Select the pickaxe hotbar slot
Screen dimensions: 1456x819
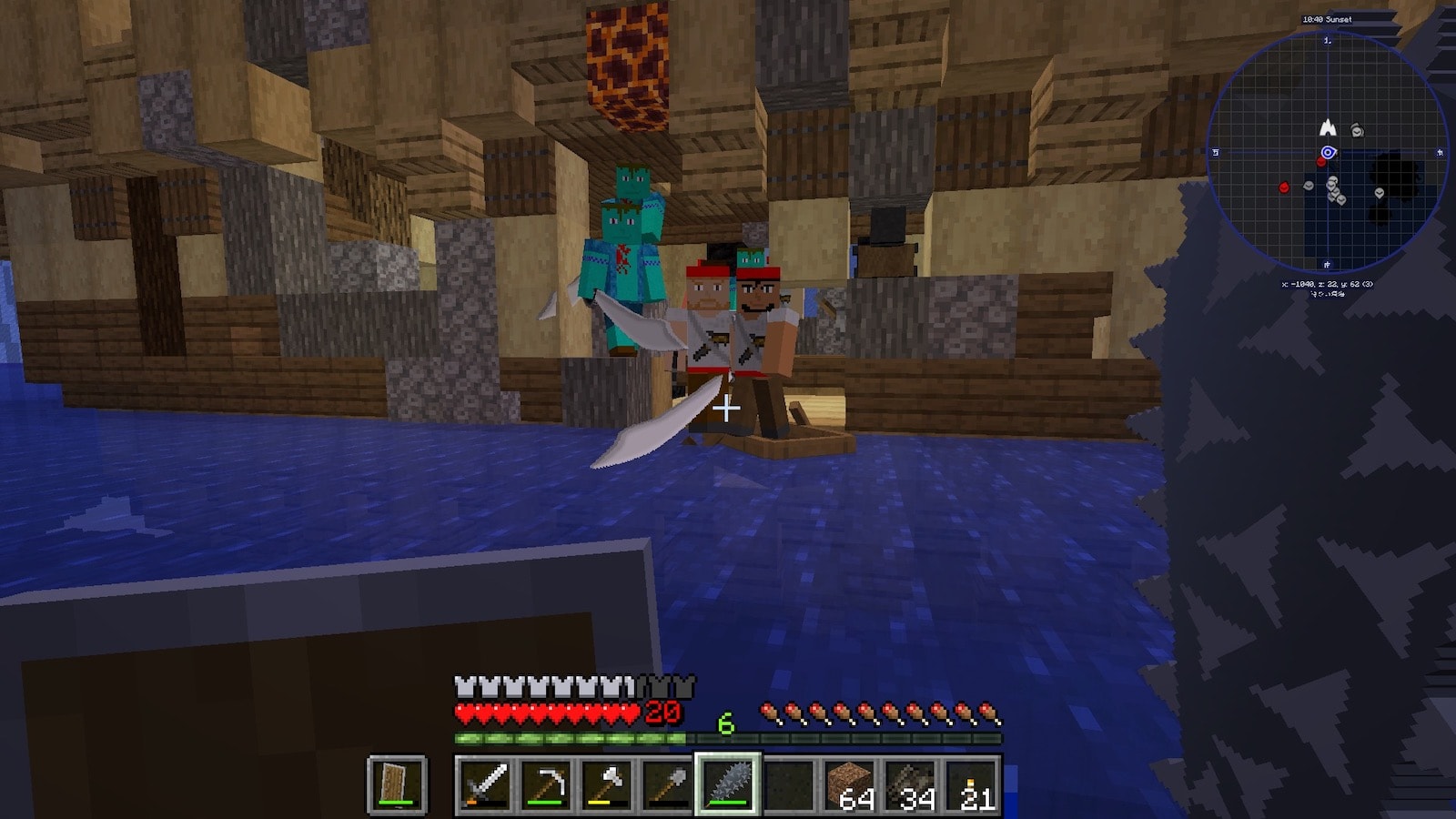pyautogui.click(x=546, y=784)
